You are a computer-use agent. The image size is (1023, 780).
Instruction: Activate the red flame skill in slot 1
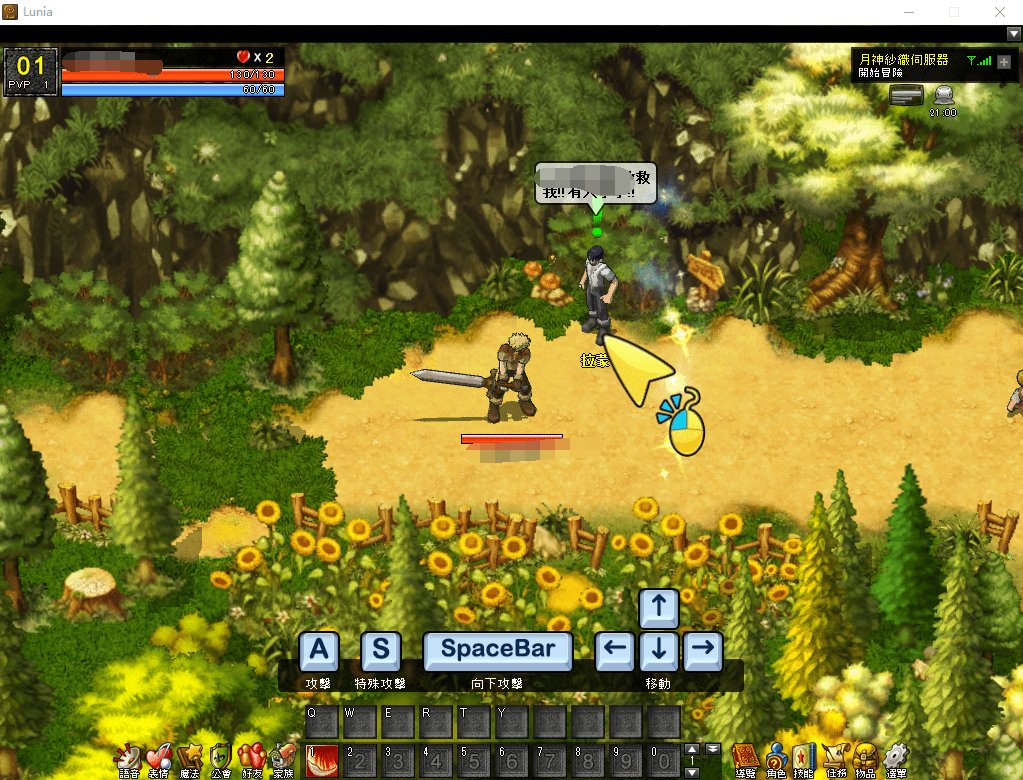click(x=322, y=760)
